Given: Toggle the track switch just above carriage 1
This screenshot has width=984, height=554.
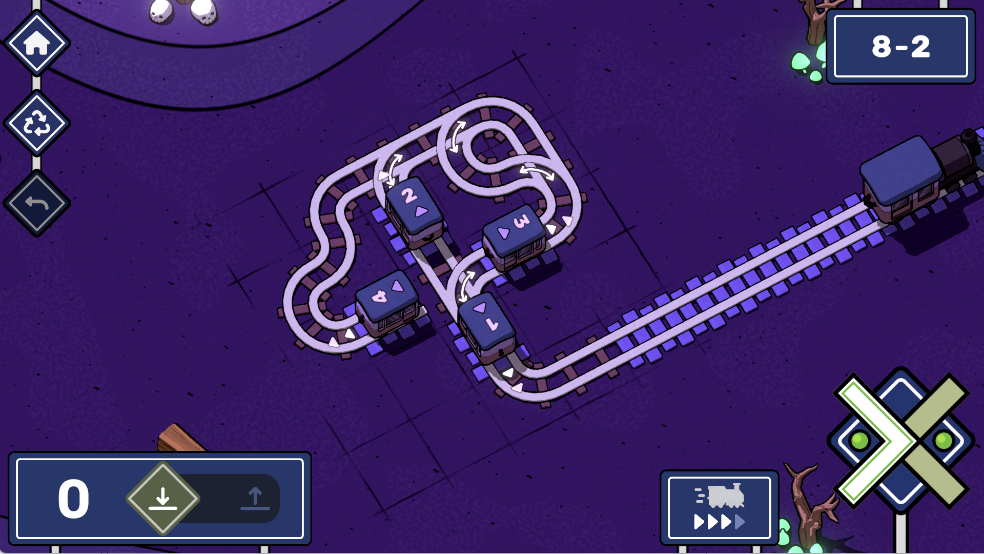Looking at the screenshot, I should 465,286.
